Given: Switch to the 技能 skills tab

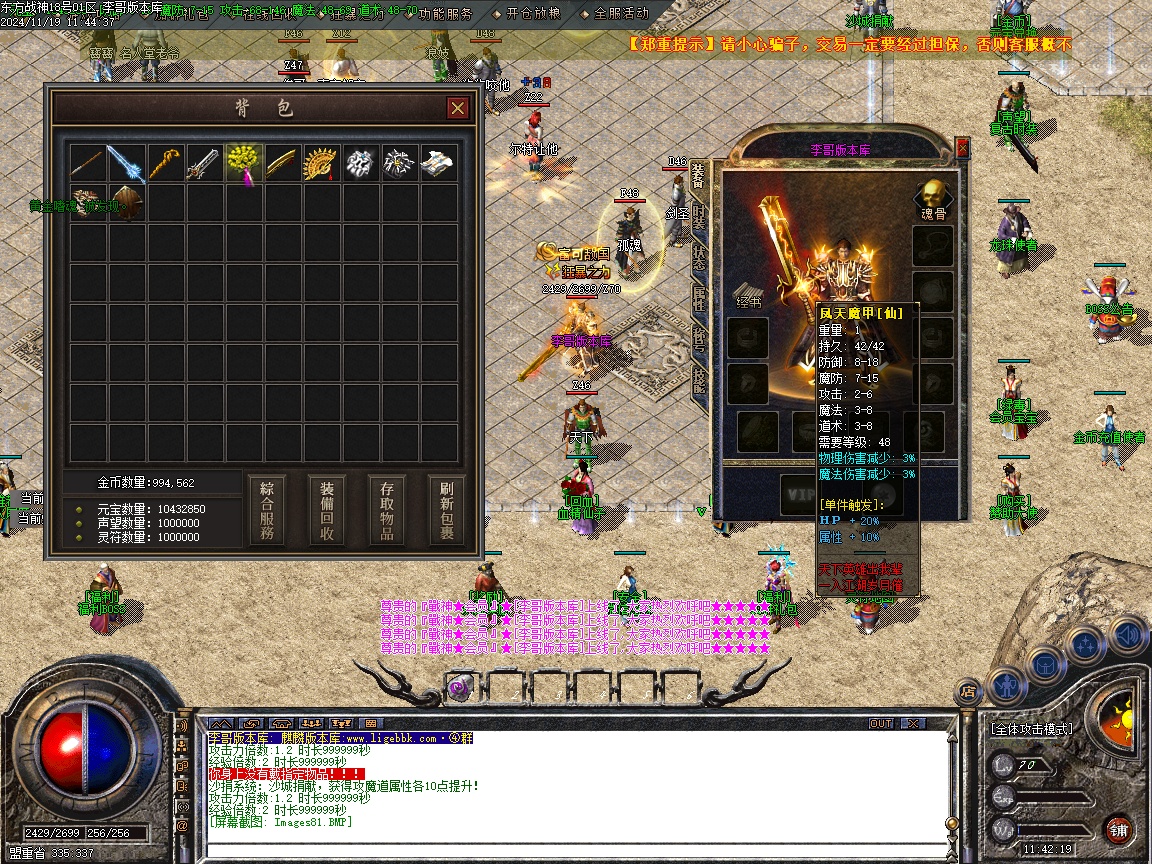Looking at the screenshot, I should tap(699, 378).
